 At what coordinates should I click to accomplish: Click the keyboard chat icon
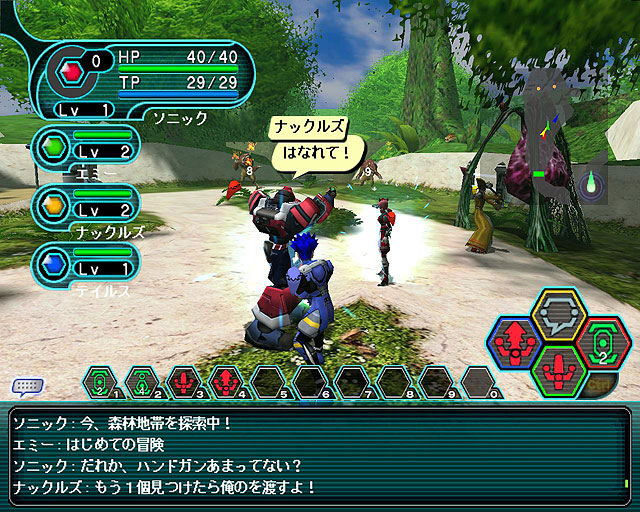point(26,386)
